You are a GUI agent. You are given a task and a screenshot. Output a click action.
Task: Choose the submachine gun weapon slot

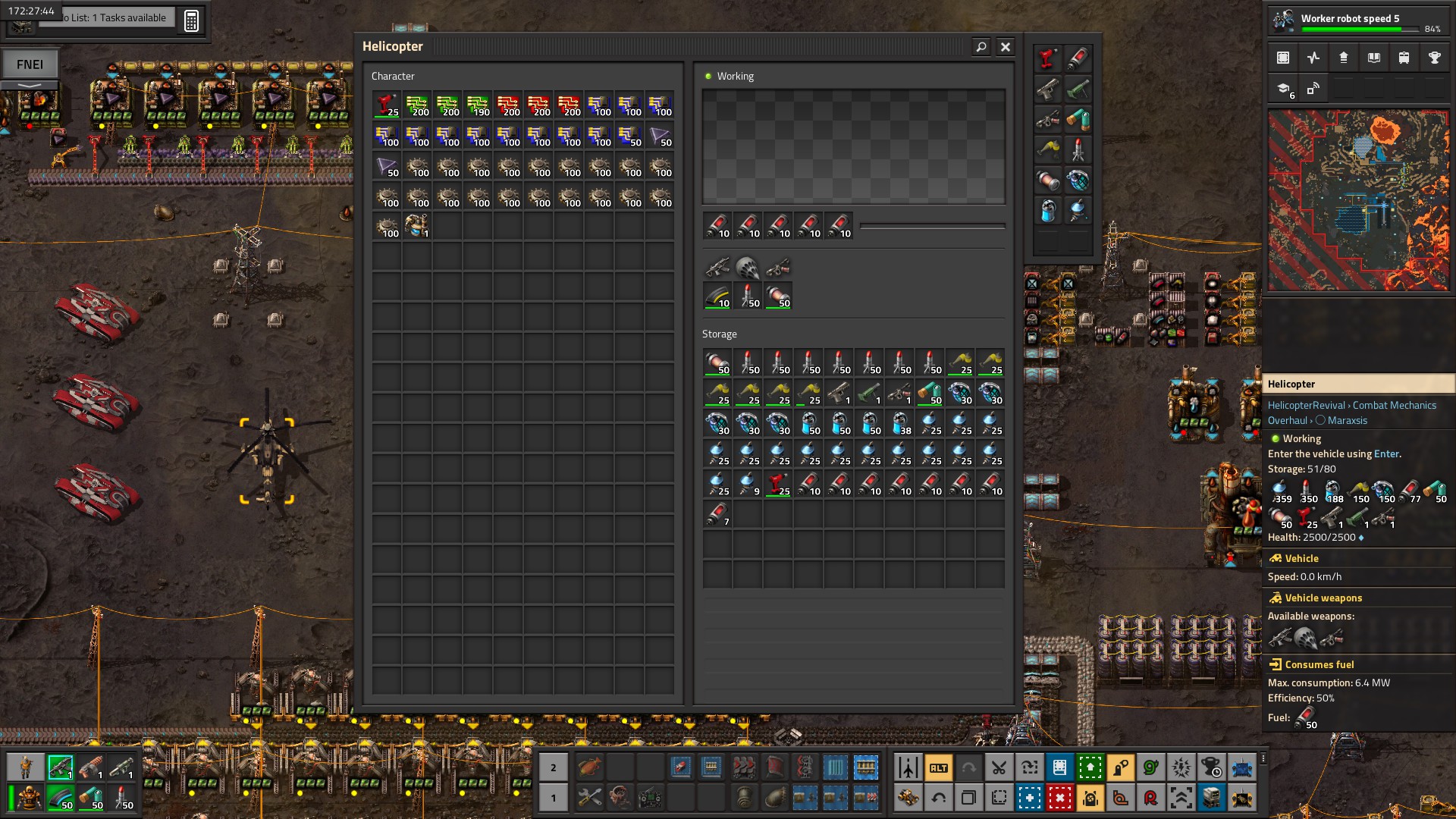point(717,268)
